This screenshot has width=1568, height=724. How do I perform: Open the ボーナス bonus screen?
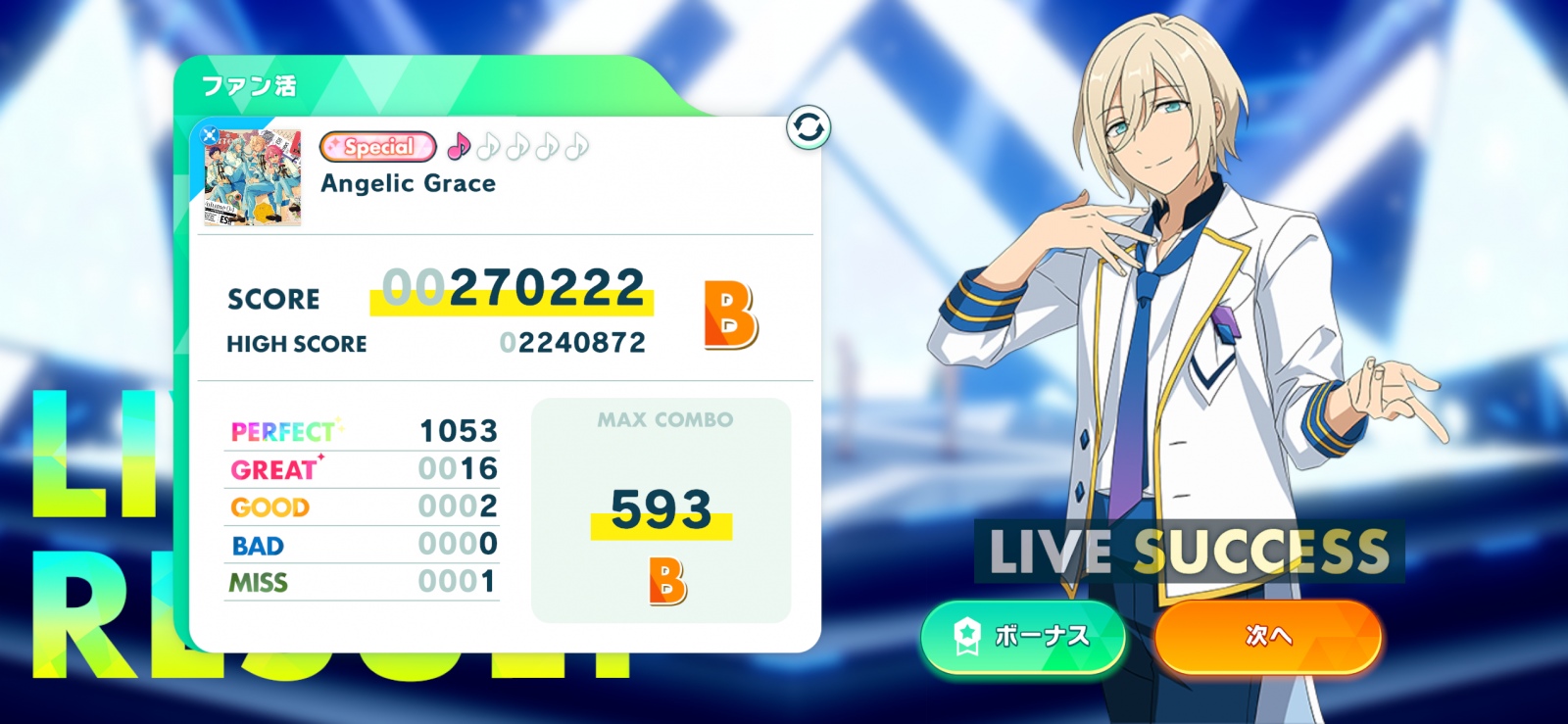1023,637
